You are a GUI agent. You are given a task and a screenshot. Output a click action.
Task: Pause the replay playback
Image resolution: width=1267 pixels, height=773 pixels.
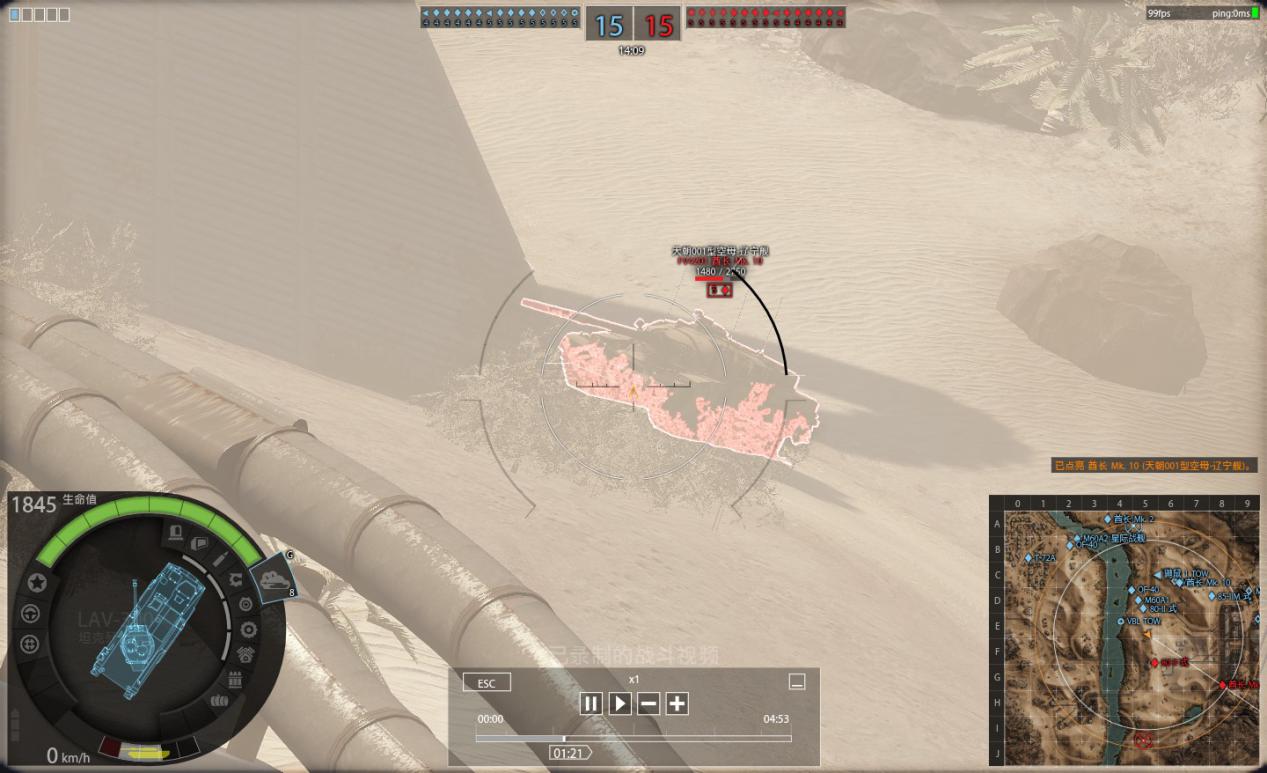pyautogui.click(x=591, y=704)
